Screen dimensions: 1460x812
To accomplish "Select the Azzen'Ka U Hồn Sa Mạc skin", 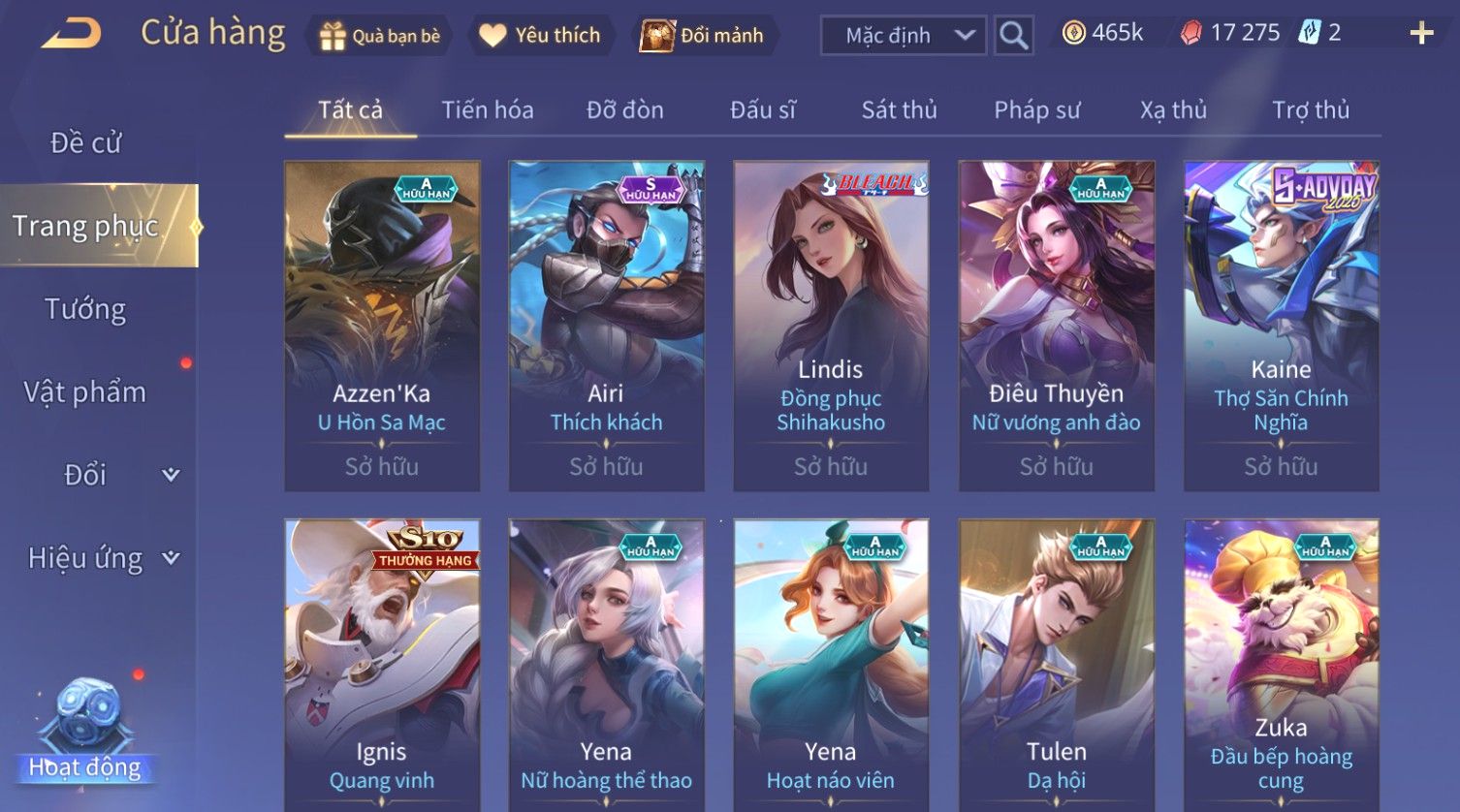I will click(x=382, y=326).
